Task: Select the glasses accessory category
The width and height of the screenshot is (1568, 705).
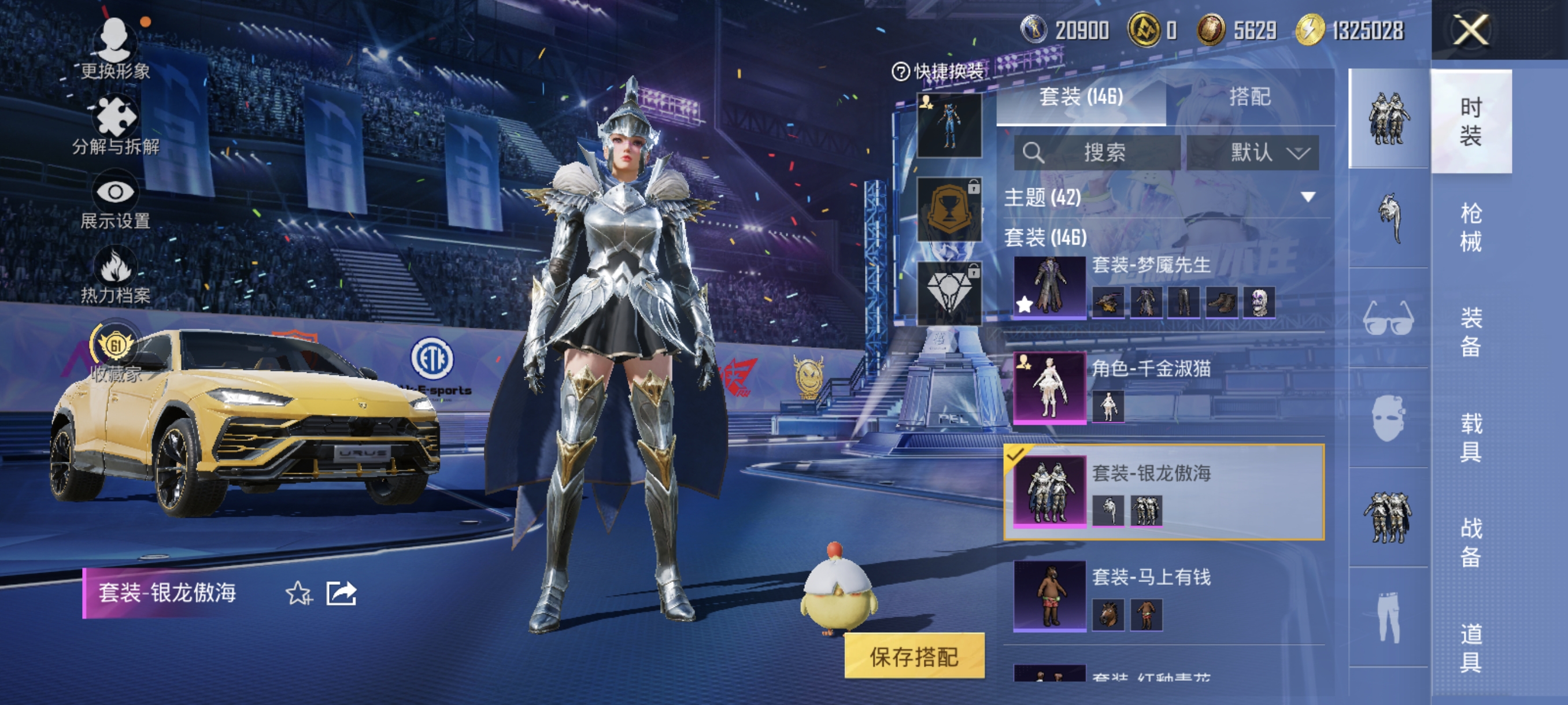Action: [1388, 318]
